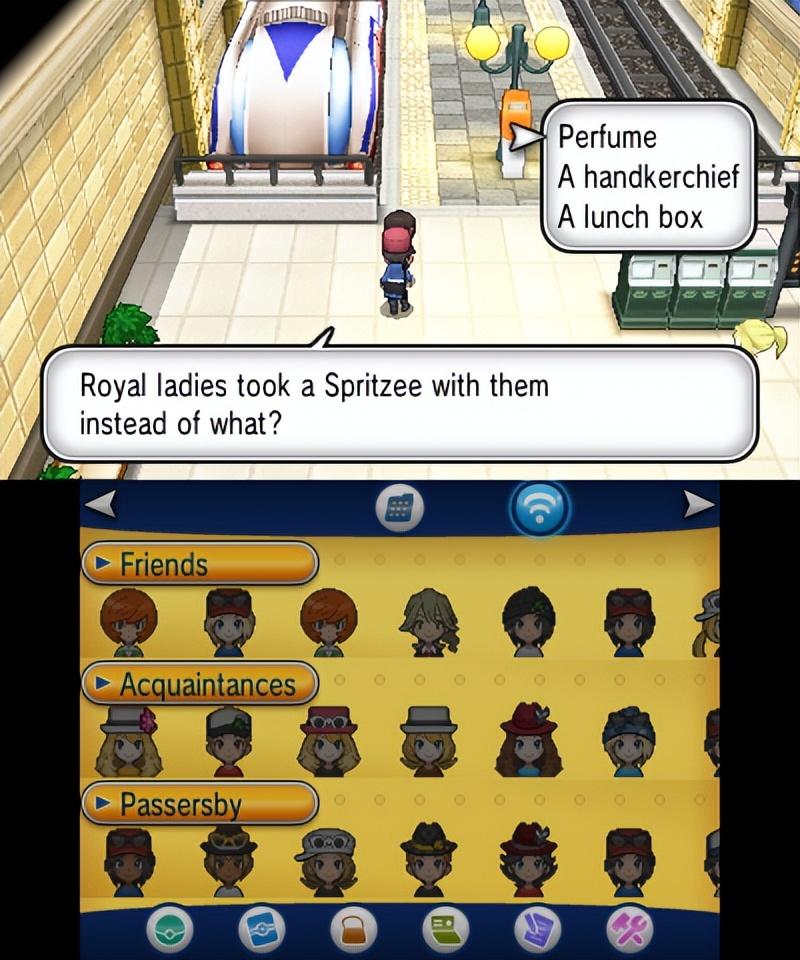
Task: Expand the Passersby list header
Action: [200, 804]
